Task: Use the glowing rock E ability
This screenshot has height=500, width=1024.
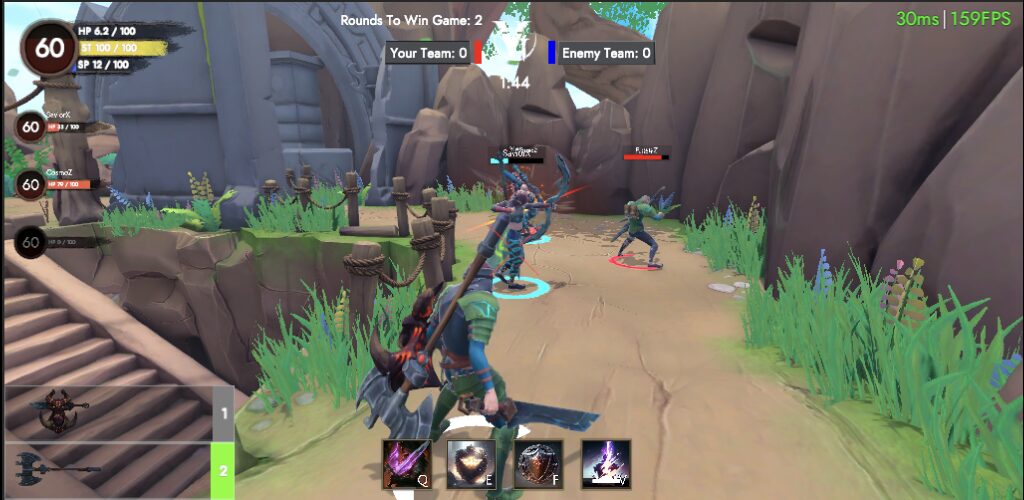Action: pyautogui.click(x=472, y=464)
